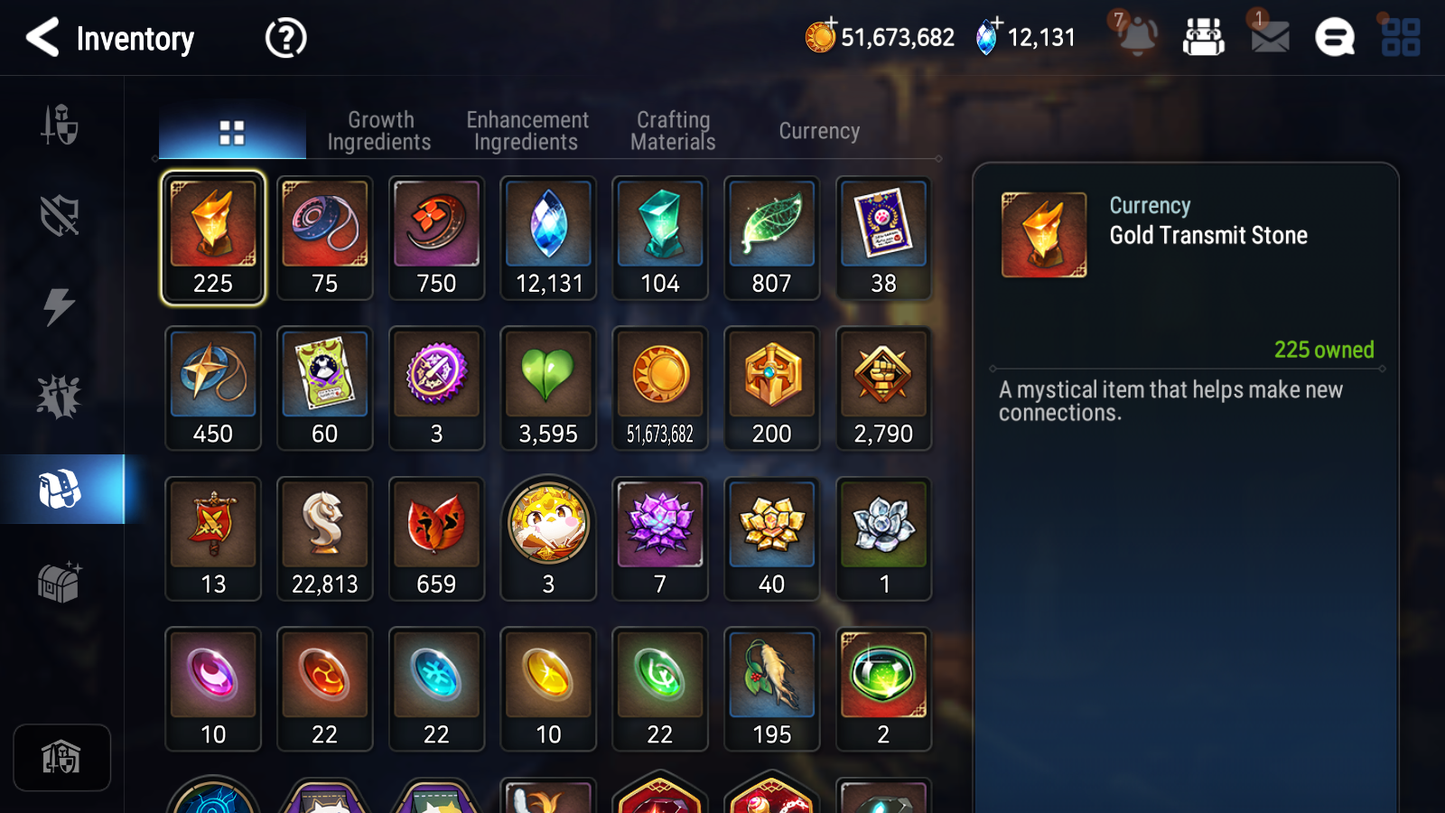Switch to the Currency tab

[818, 130]
